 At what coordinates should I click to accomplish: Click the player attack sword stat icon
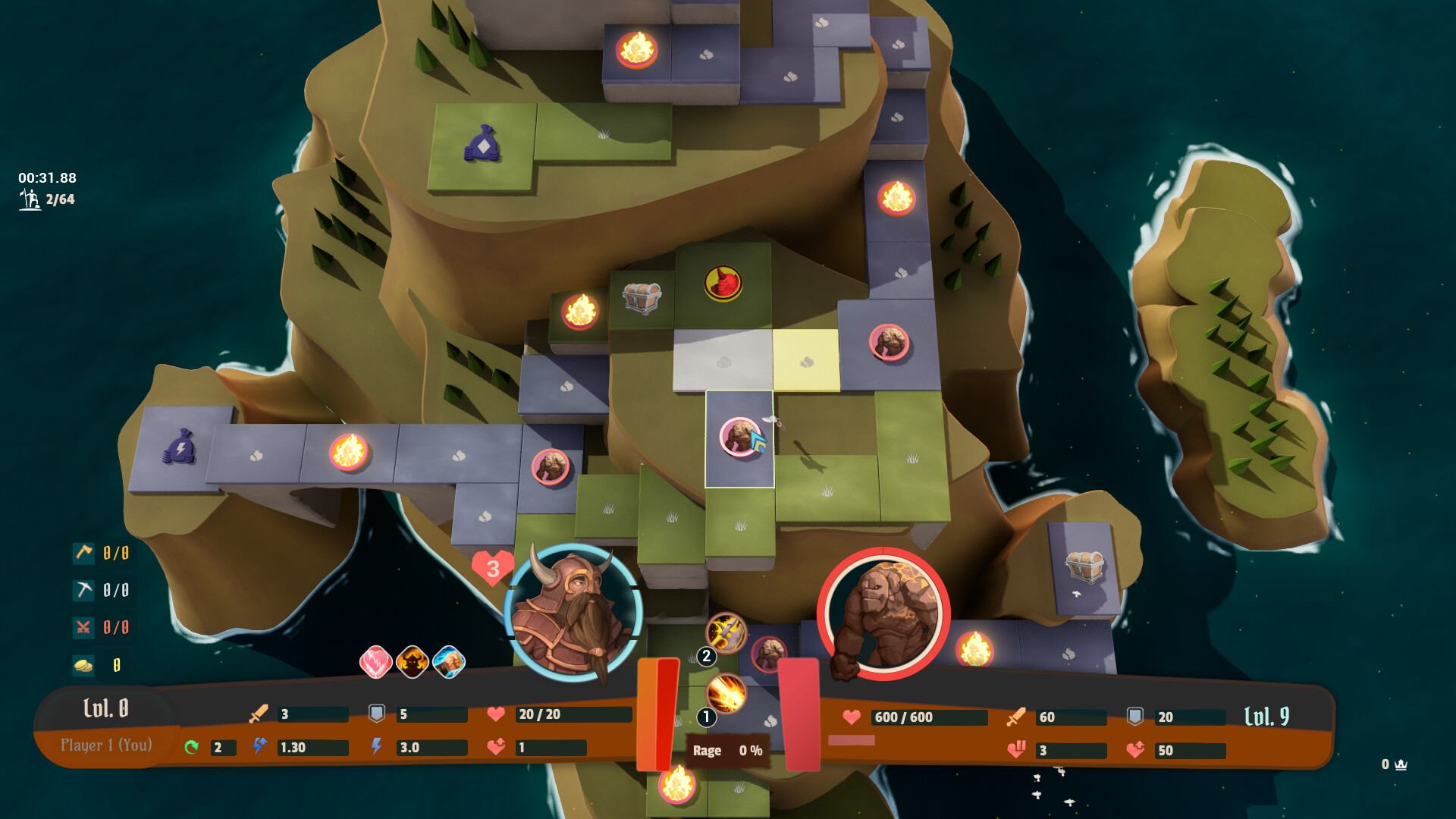point(257,714)
